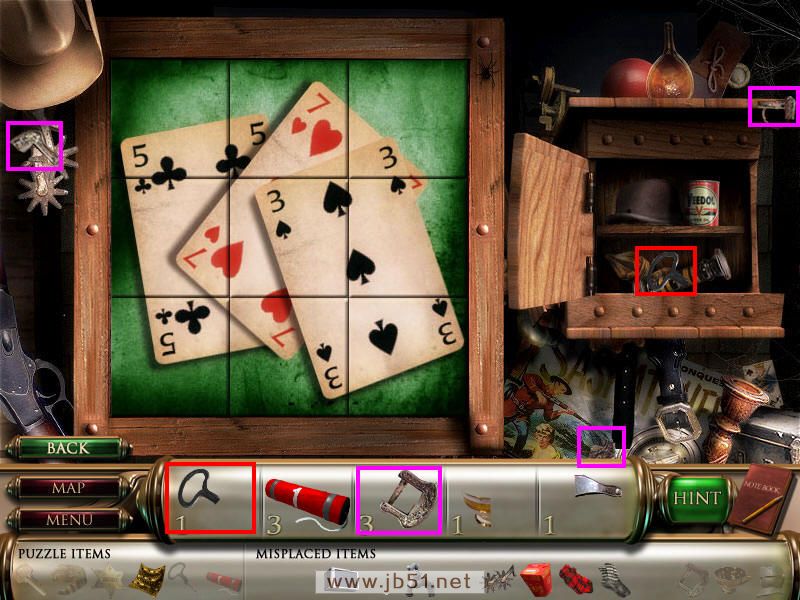Open the MAP
Image resolution: width=800 pixels, height=600 pixels.
[x=67, y=489]
